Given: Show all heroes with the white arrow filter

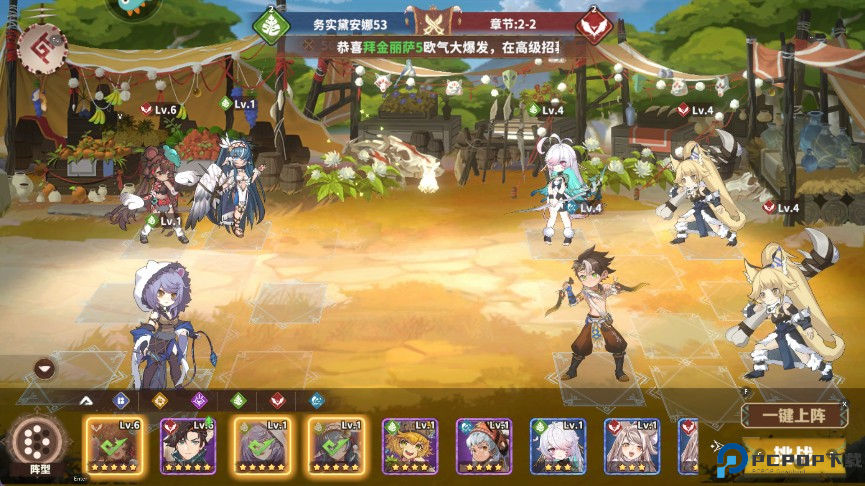Looking at the screenshot, I should (85, 401).
